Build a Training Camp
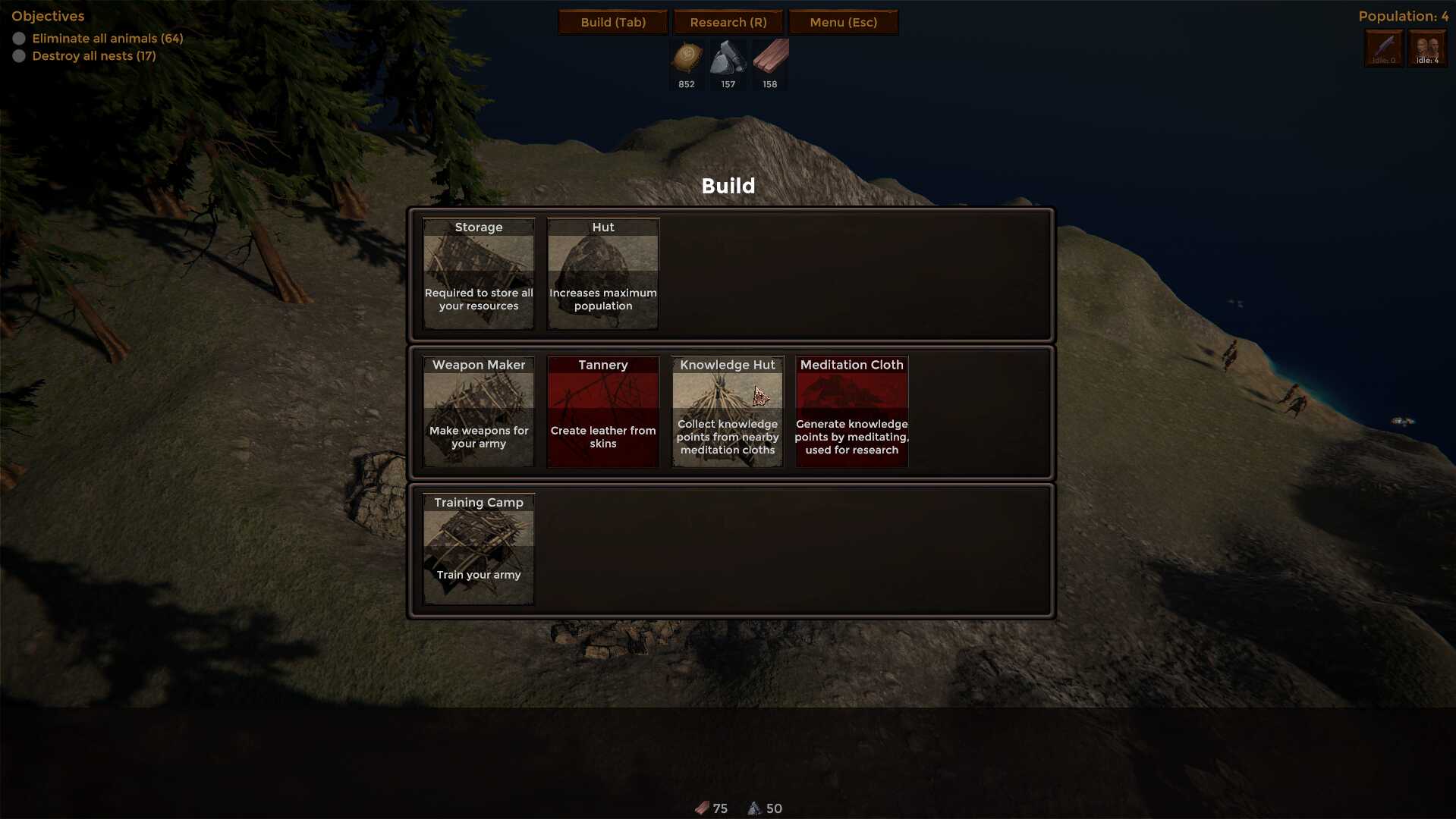Viewport: 1456px width, 819px height. click(x=479, y=549)
